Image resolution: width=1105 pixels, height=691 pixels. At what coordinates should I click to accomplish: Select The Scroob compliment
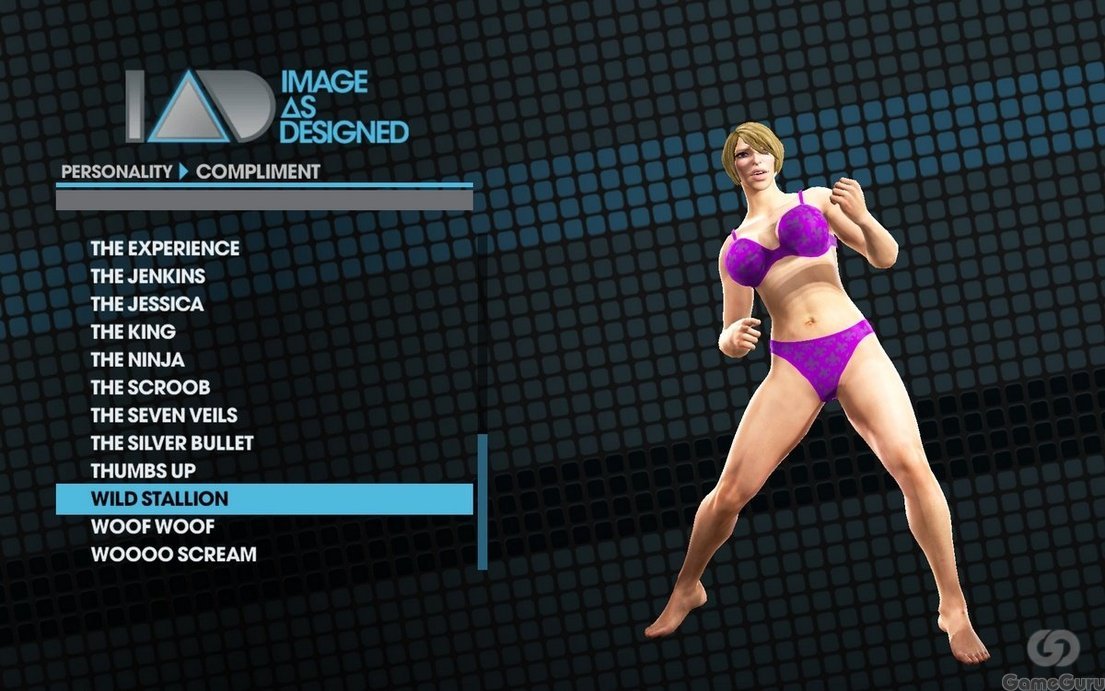[150, 387]
